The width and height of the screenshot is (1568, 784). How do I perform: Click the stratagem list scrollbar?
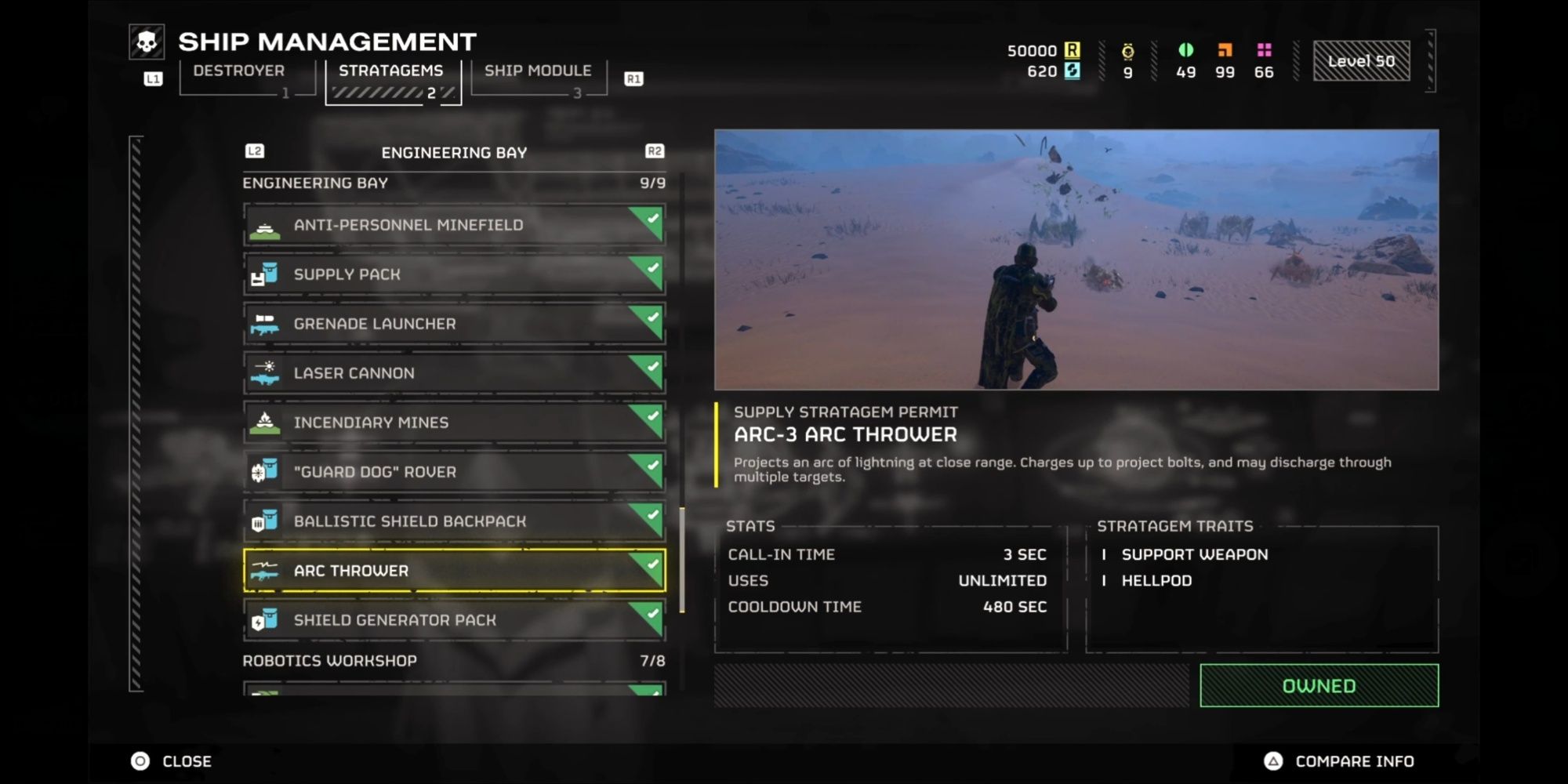[682, 560]
